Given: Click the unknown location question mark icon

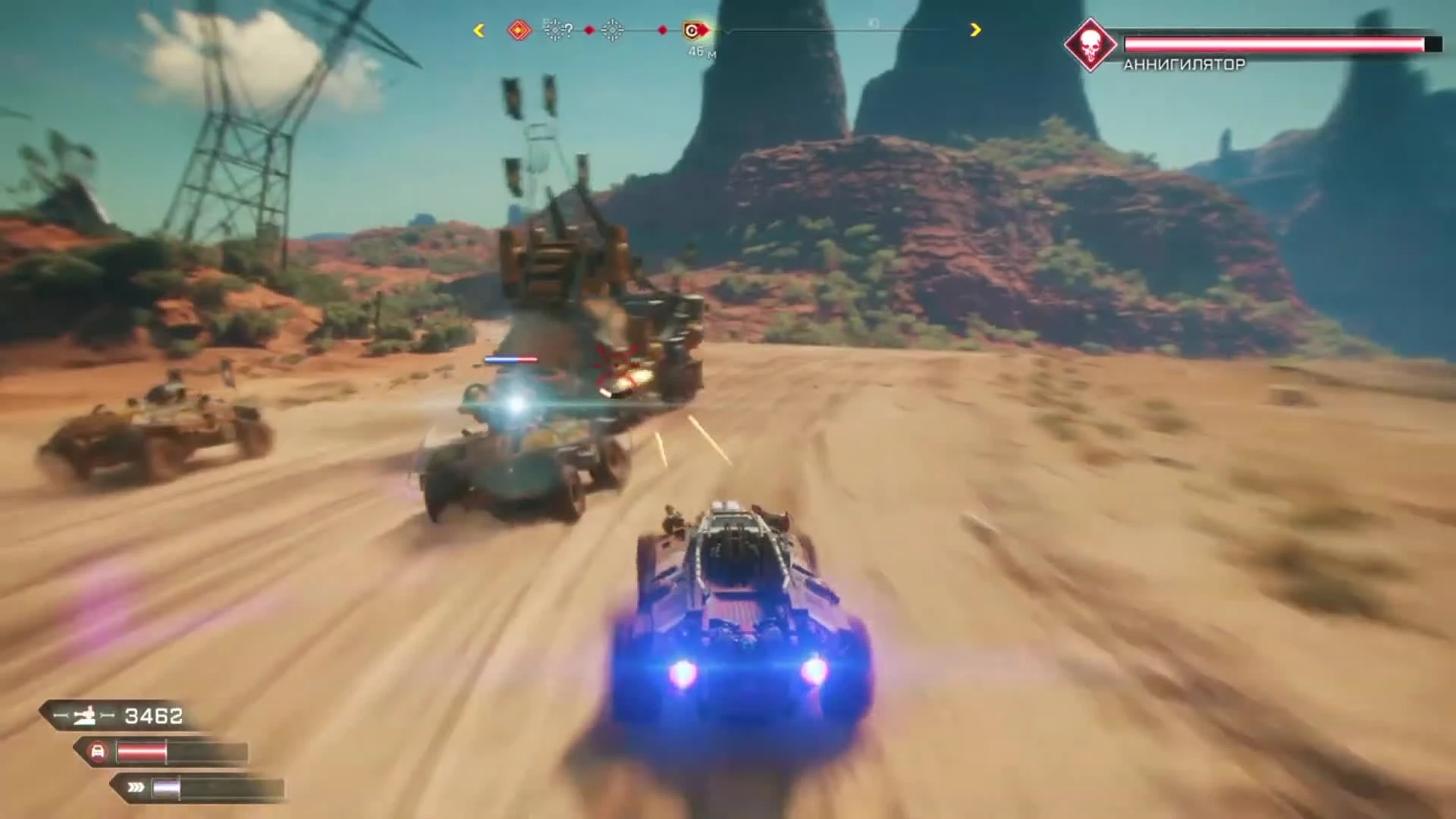Looking at the screenshot, I should [557, 28].
